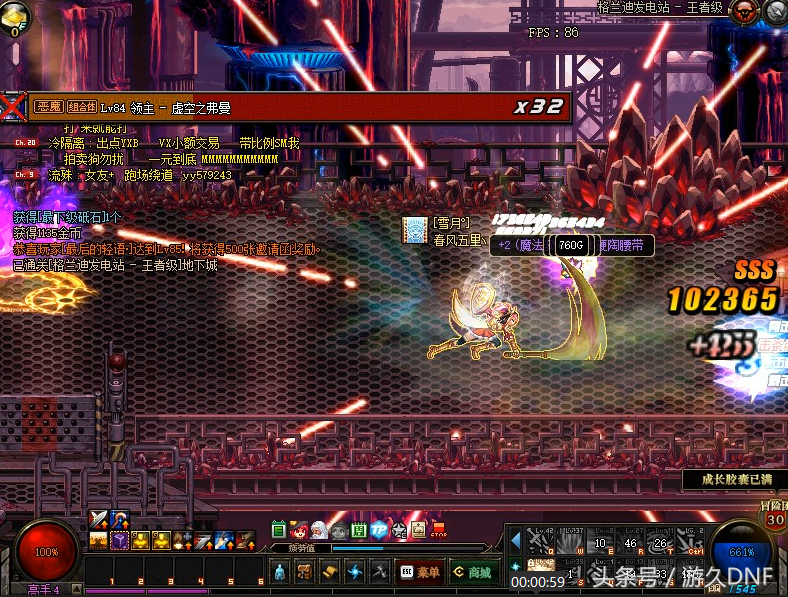Select the Ctrl-key skill slot
Viewport: 788px width, 597px height.
(x=695, y=541)
